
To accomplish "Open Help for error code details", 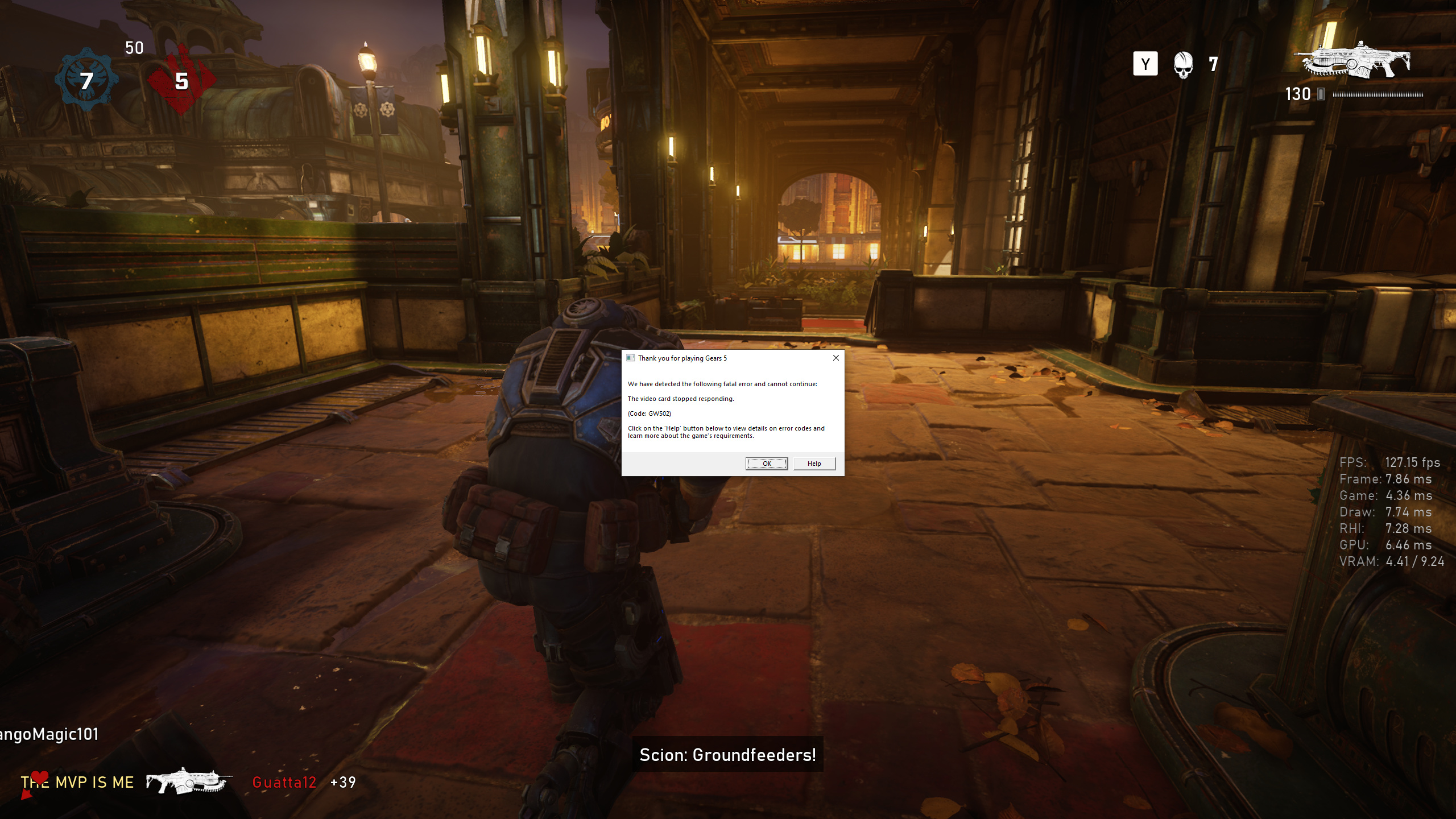I will tap(814, 464).
